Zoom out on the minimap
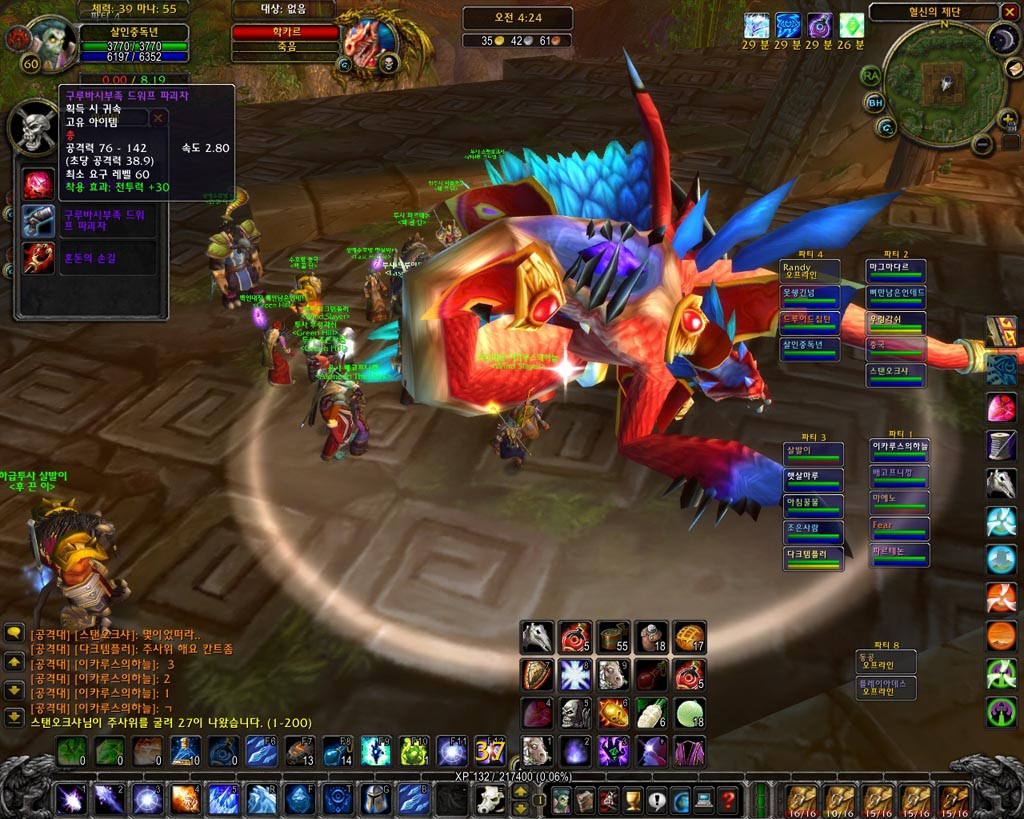This screenshot has height=819, width=1024. (983, 145)
